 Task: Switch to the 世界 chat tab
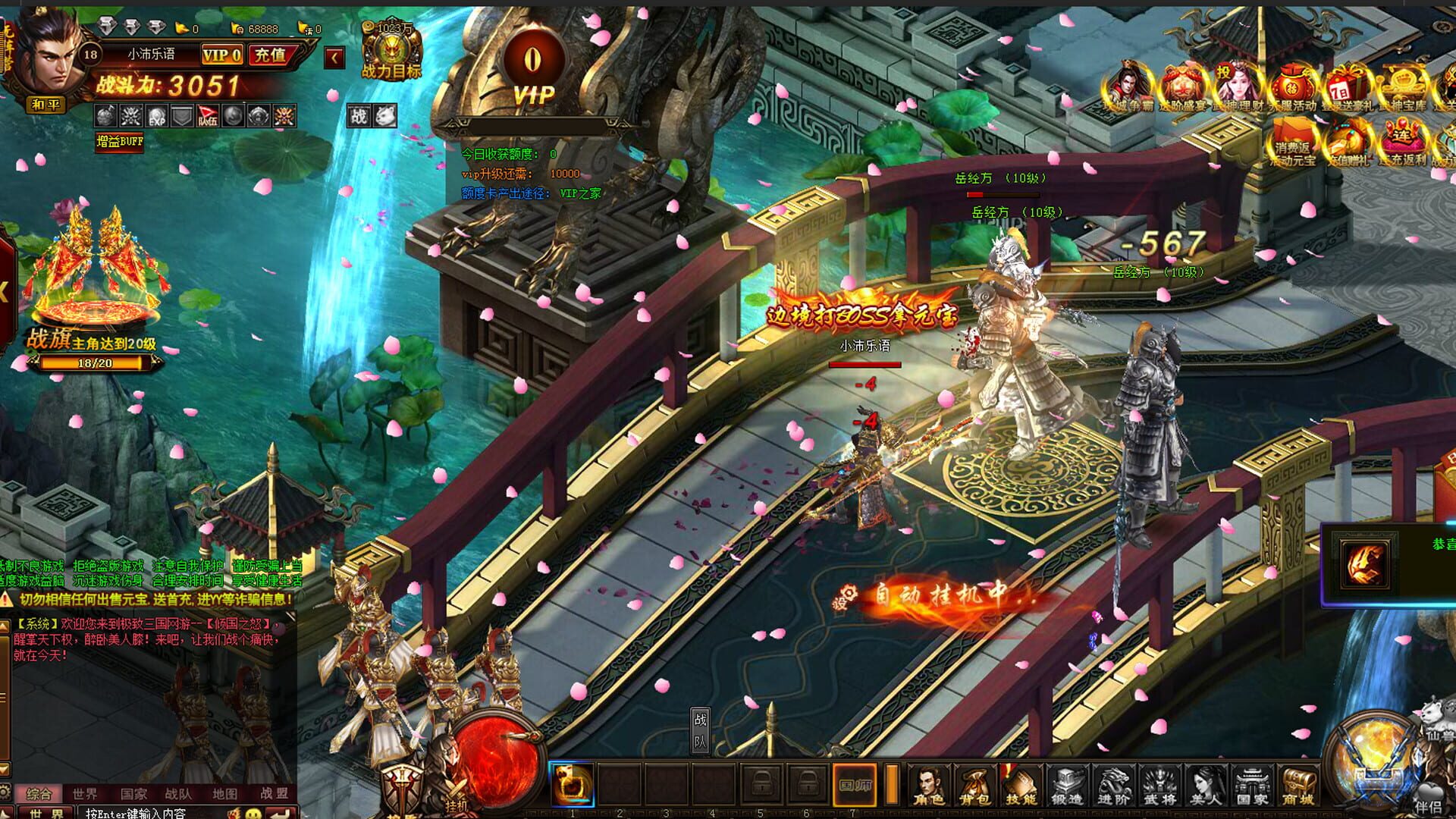pyautogui.click(x=84, y=793)
